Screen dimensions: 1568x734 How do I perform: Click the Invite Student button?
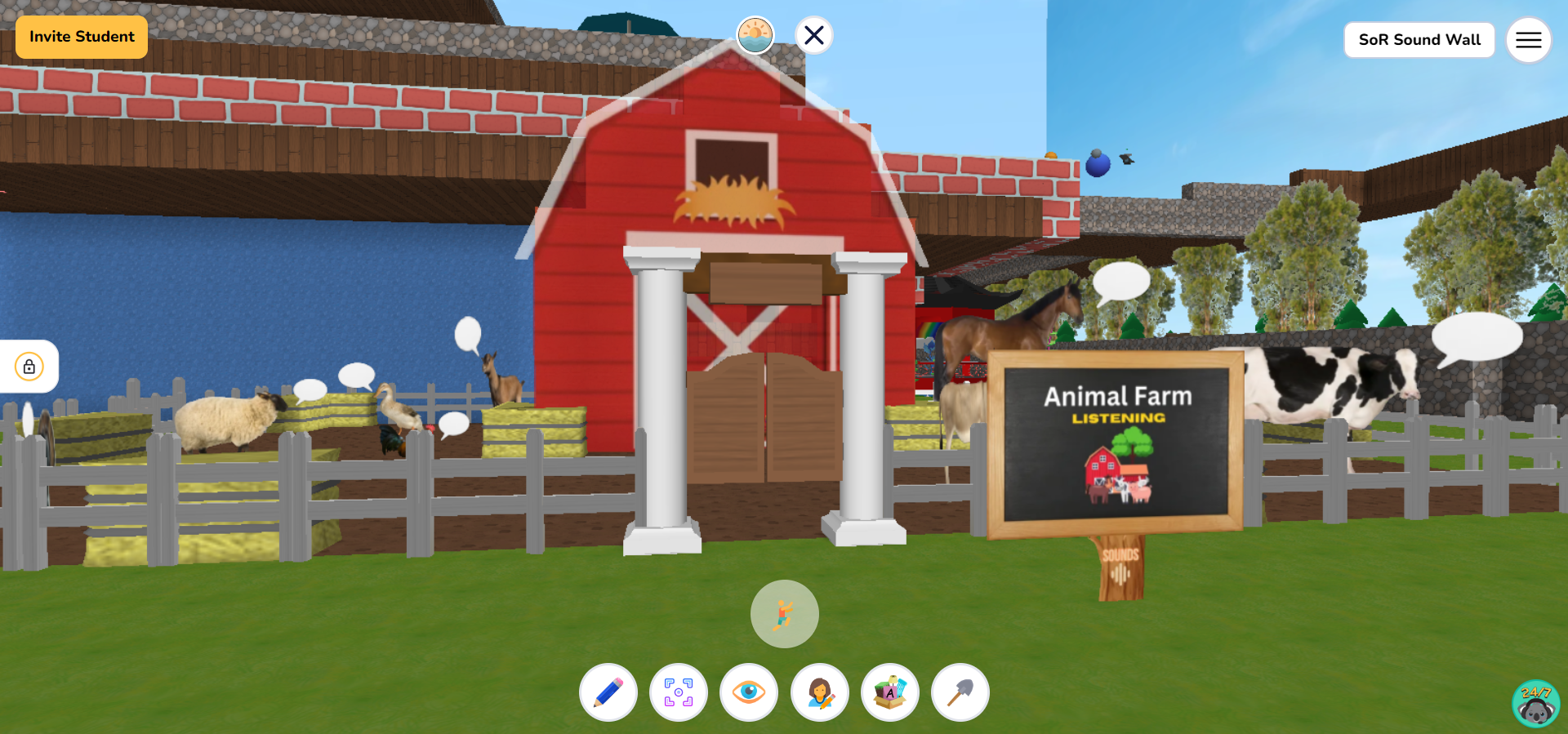point(81,37)
